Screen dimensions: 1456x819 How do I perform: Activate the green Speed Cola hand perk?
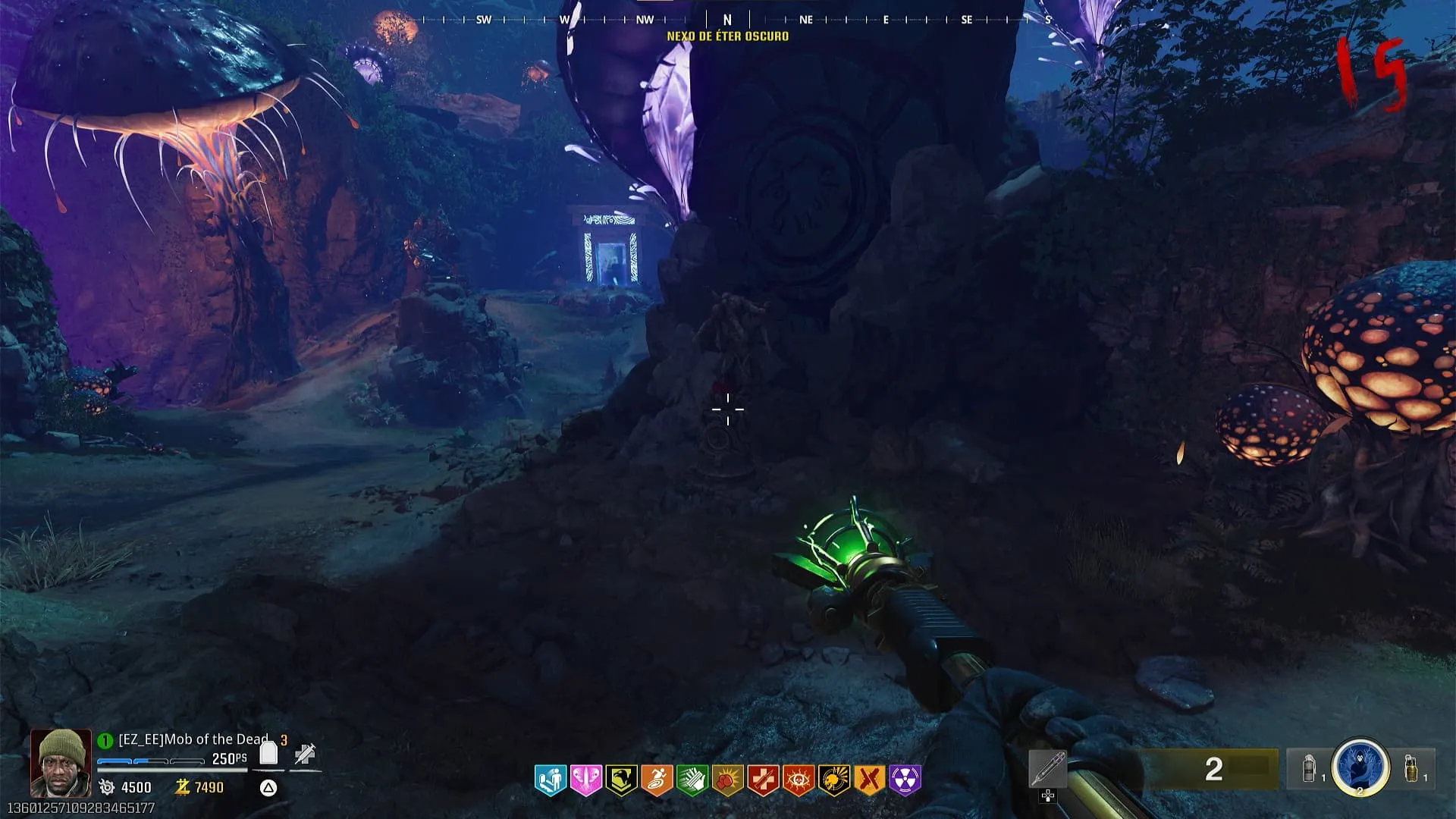pyautogui.click(x=692, y=780)
